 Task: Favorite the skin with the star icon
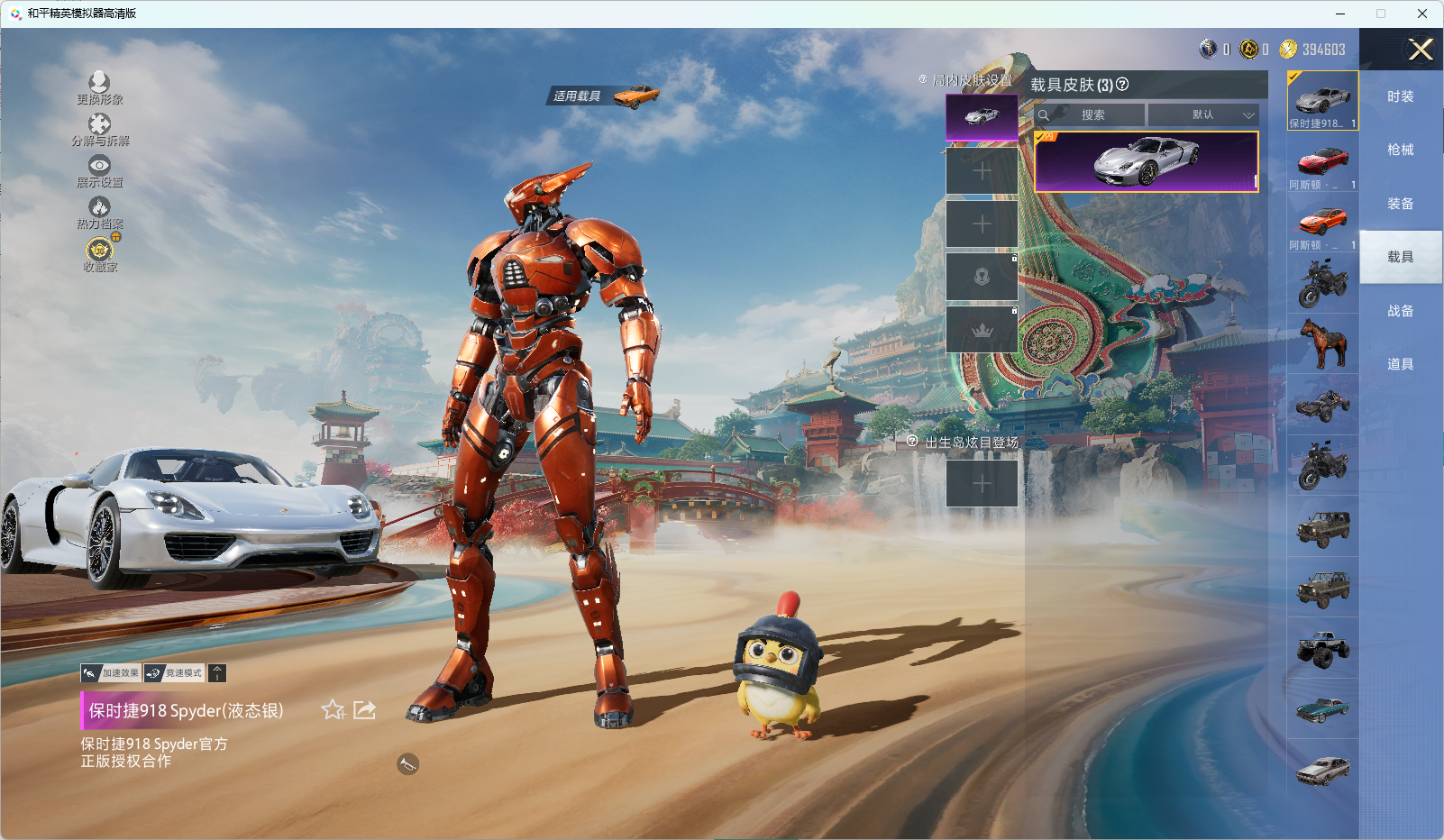(x=333, y=710)
